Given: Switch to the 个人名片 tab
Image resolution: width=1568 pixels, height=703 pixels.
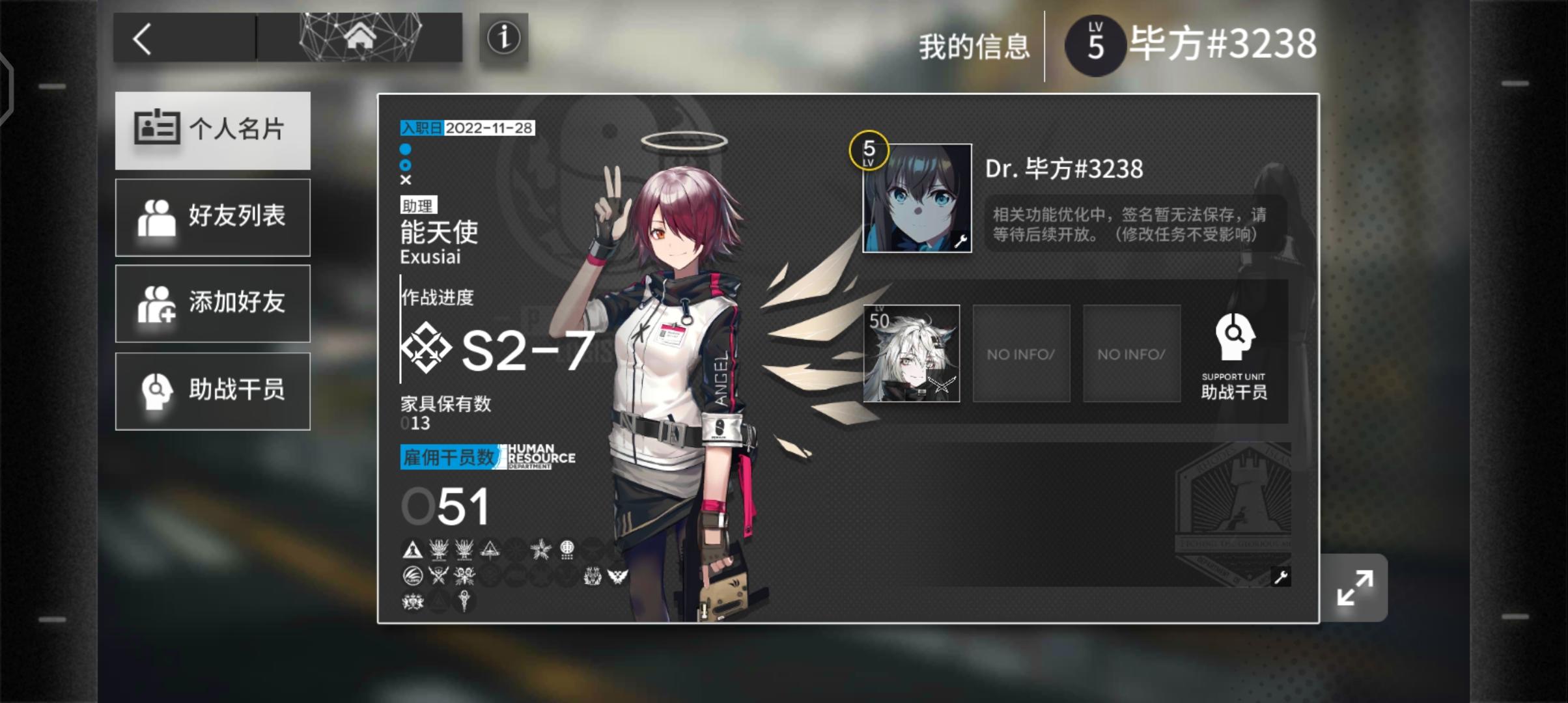Looking at the screenshot, I should point(212,130).
